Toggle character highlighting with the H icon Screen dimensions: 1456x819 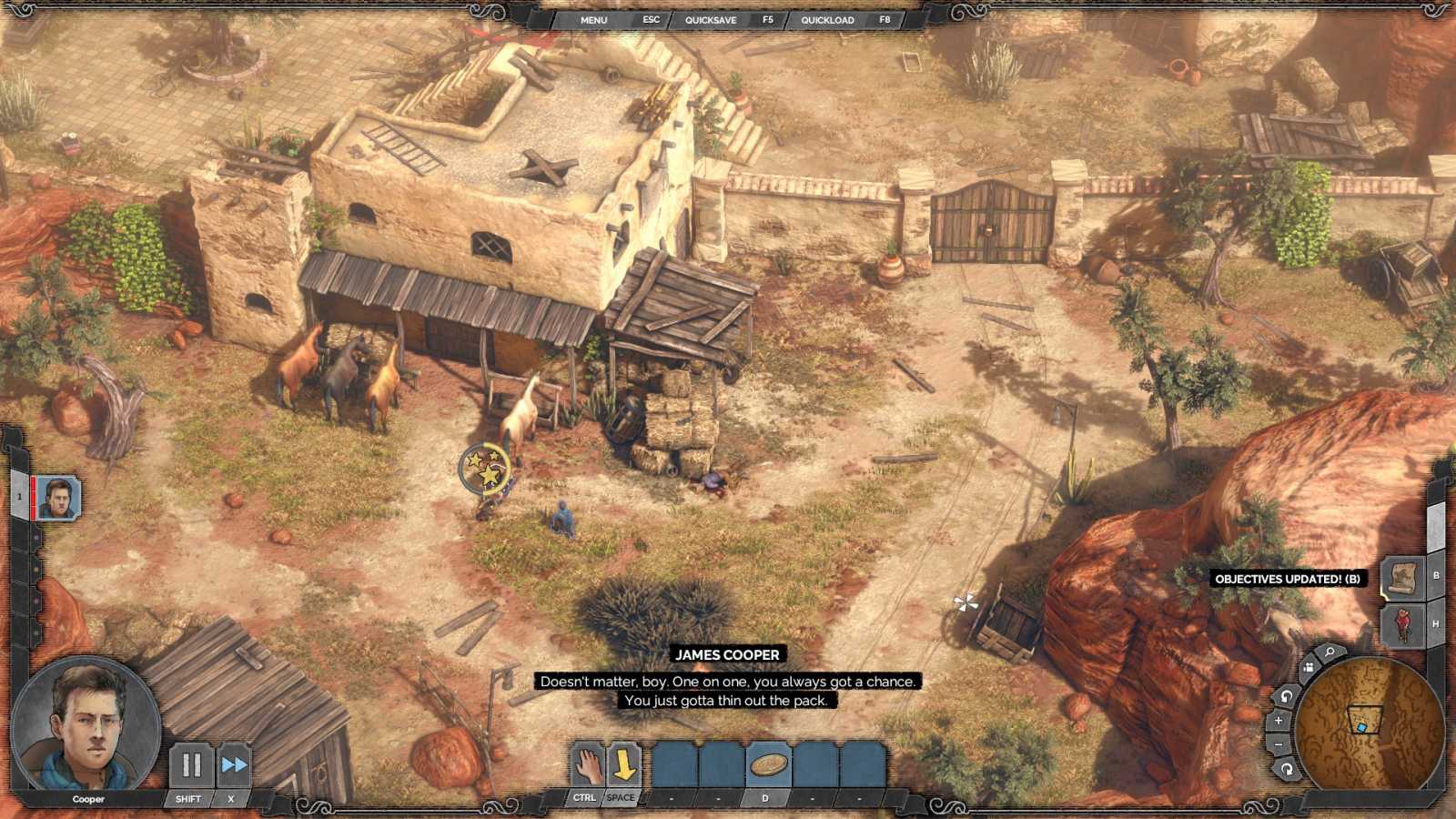pyautogui.click(x=1401, y=623)
